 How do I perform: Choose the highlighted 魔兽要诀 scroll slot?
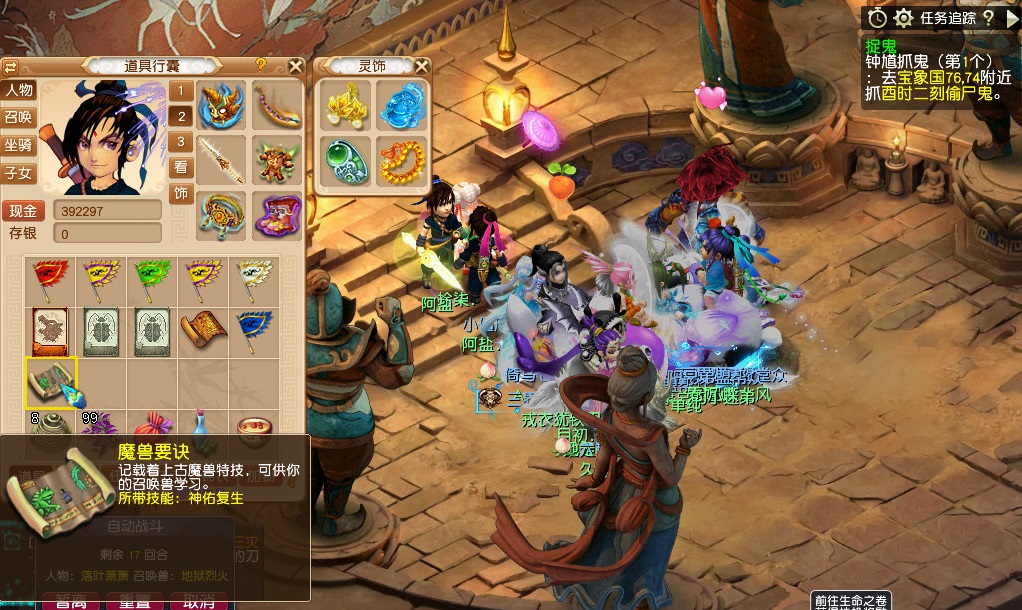(50, 382)
